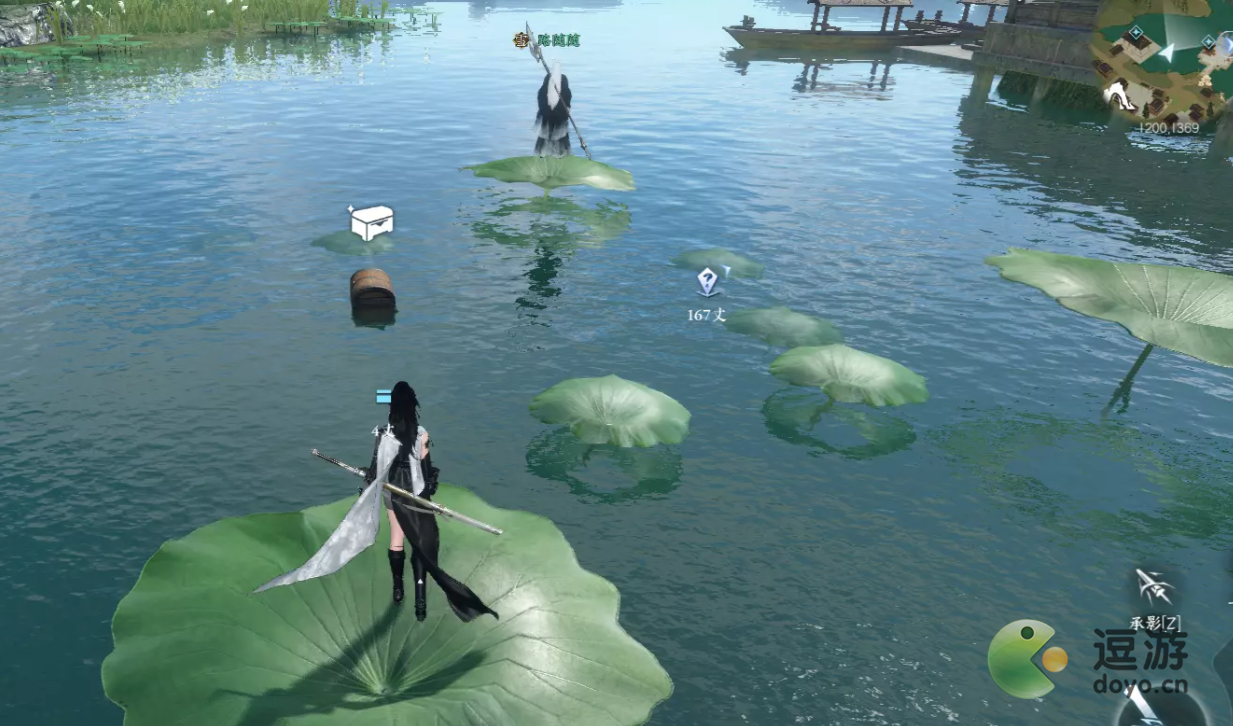Click the white treasure chest marker icon
The width and height of the screenshot is (1233, 726).
tap(371, 222)
